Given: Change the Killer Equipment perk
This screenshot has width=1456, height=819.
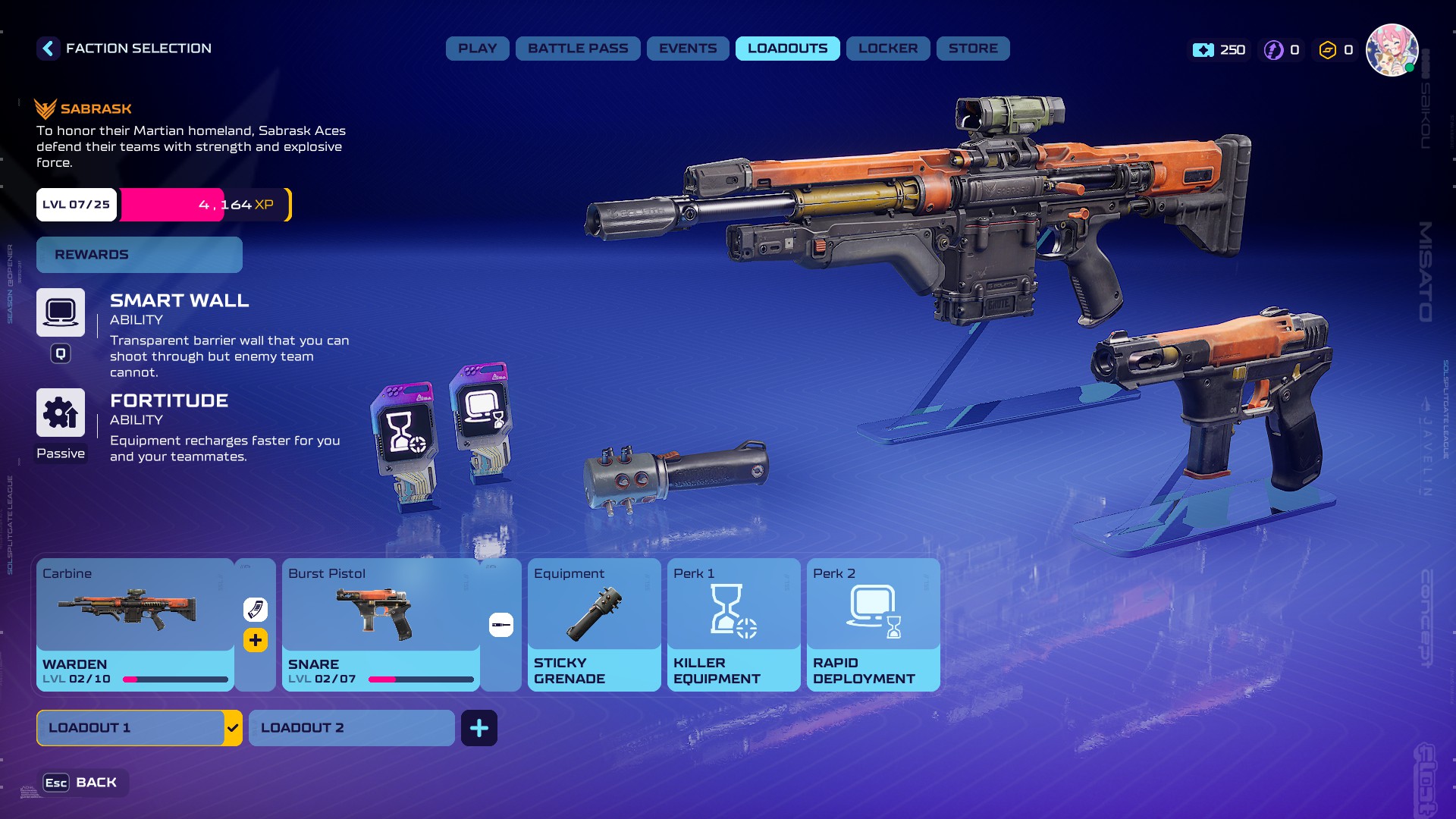Looking at the screenshot, I should coord(733,623).
